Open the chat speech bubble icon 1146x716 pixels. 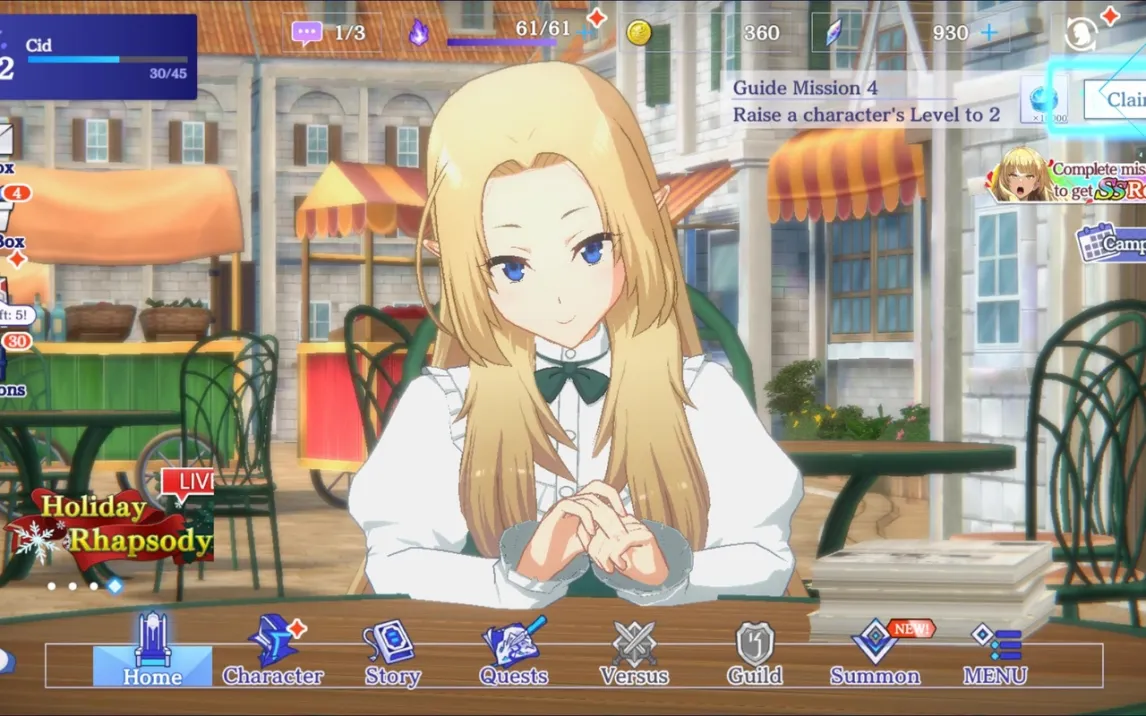click(307, 33)
